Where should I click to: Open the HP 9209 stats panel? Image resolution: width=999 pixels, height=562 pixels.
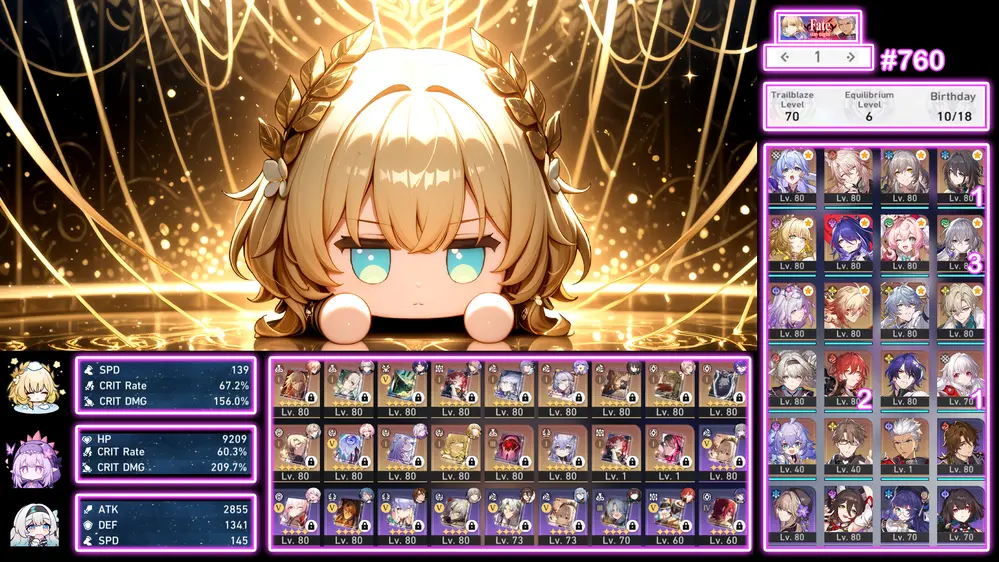pos(165,454)
